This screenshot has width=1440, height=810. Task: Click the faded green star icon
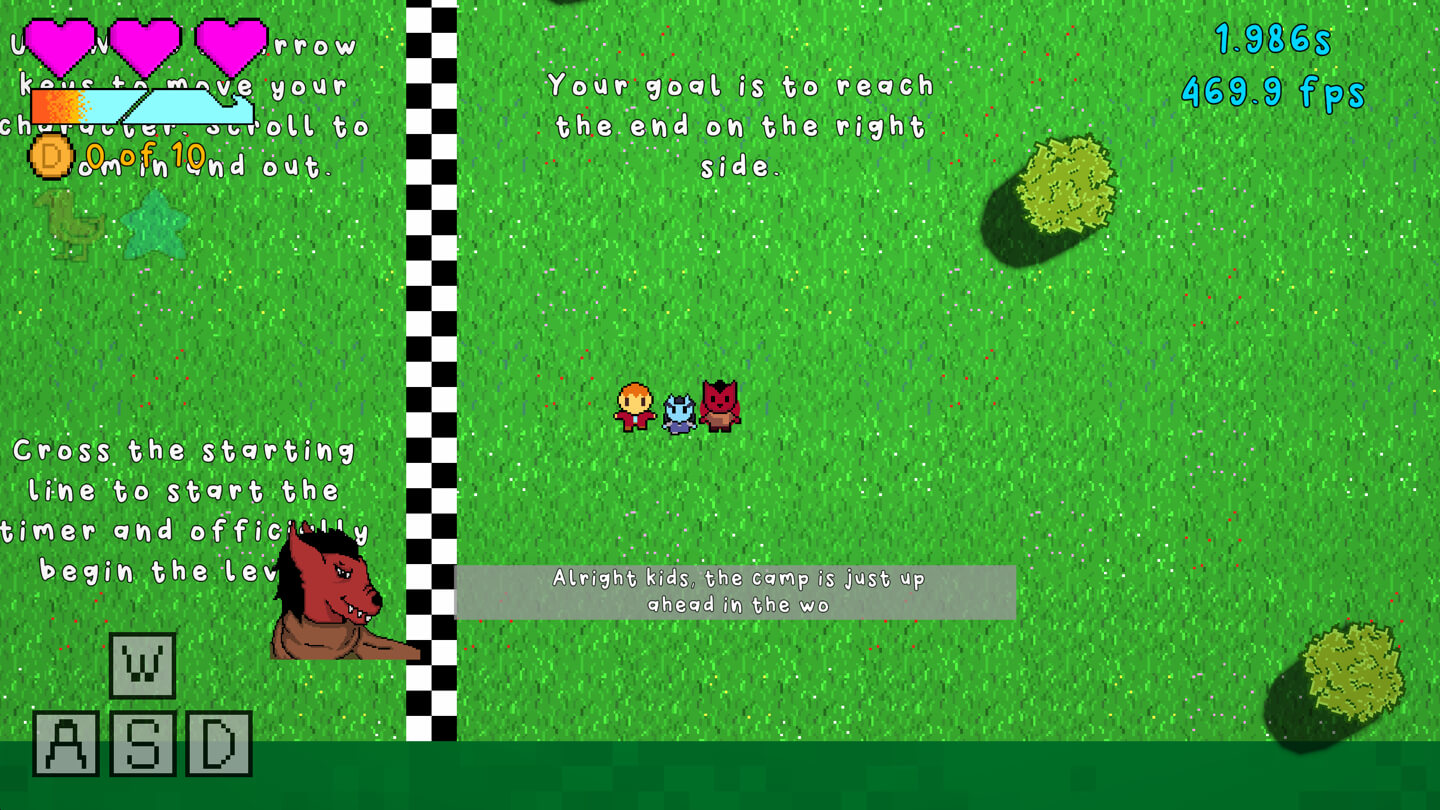click(x=155, y=224)
